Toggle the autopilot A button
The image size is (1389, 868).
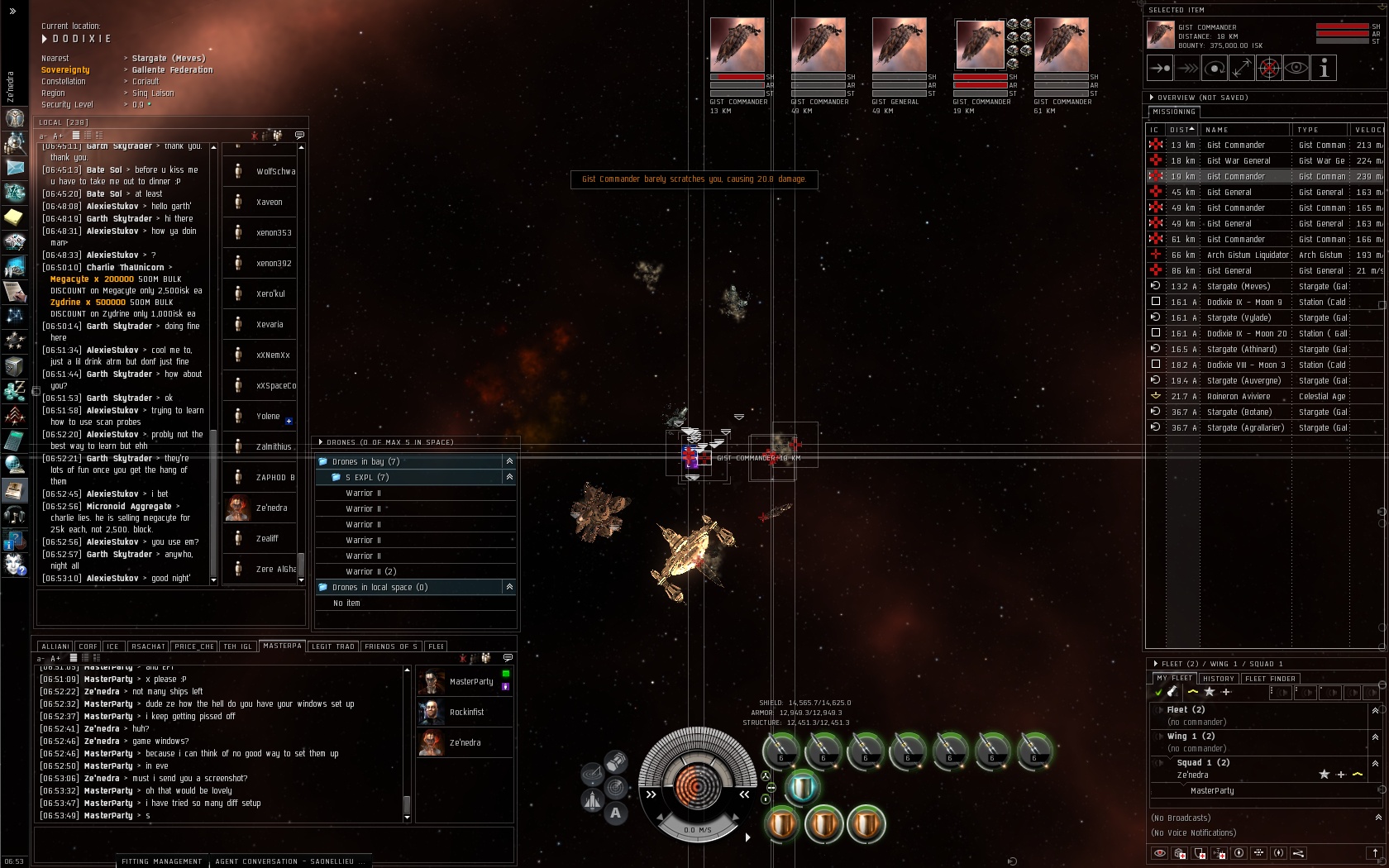coord(615,813)
